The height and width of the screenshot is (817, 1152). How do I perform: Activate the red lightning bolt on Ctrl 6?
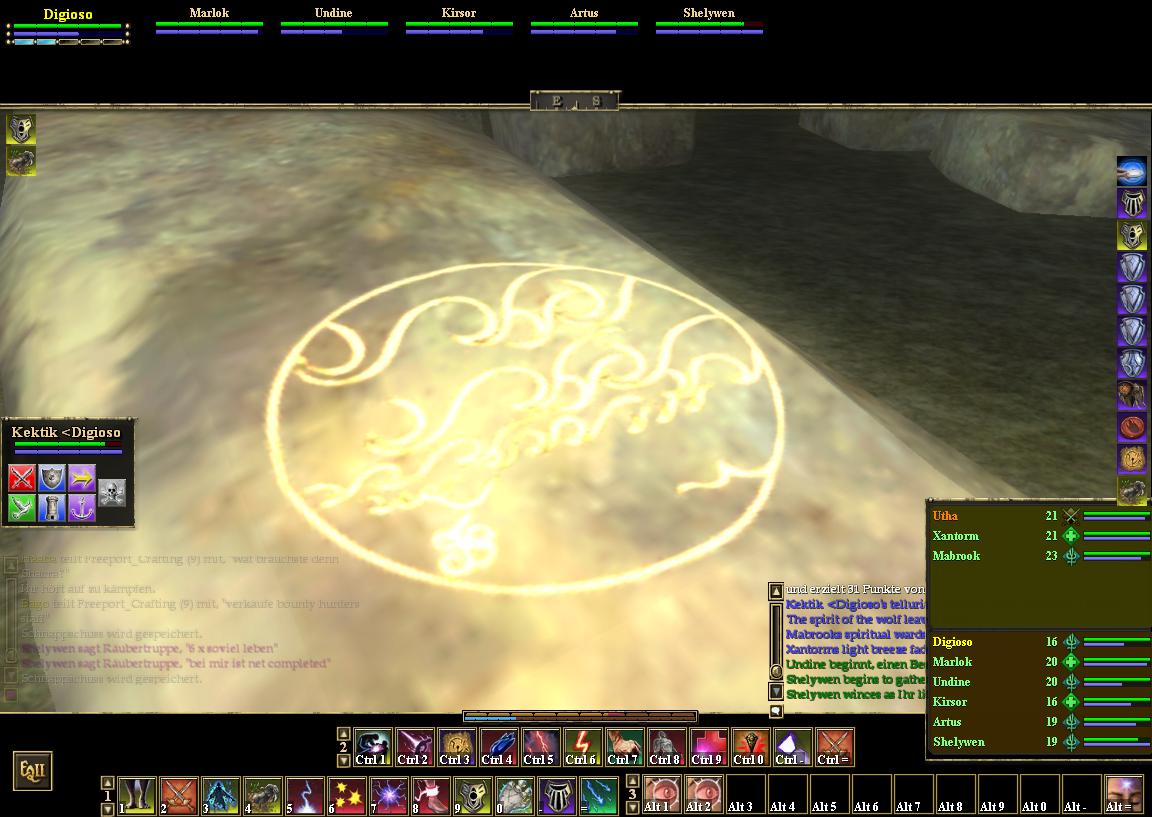582,747
